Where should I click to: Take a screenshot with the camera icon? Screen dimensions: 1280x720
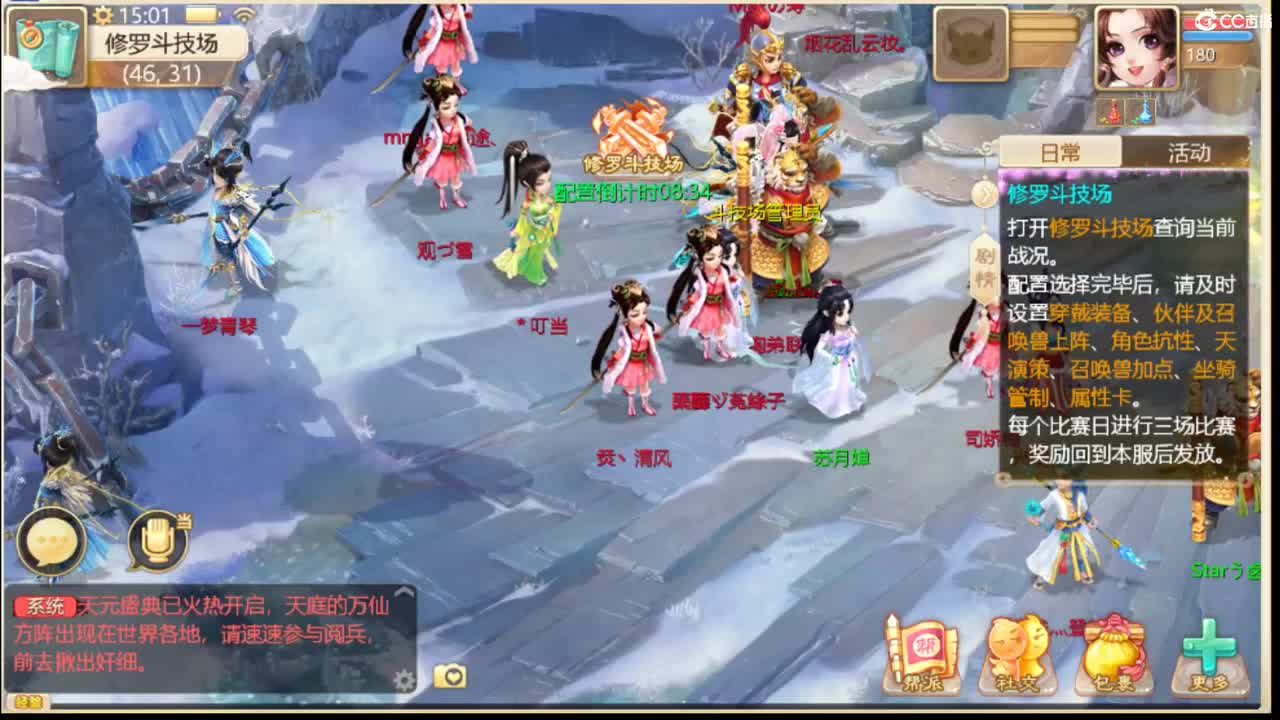[450, 677]
